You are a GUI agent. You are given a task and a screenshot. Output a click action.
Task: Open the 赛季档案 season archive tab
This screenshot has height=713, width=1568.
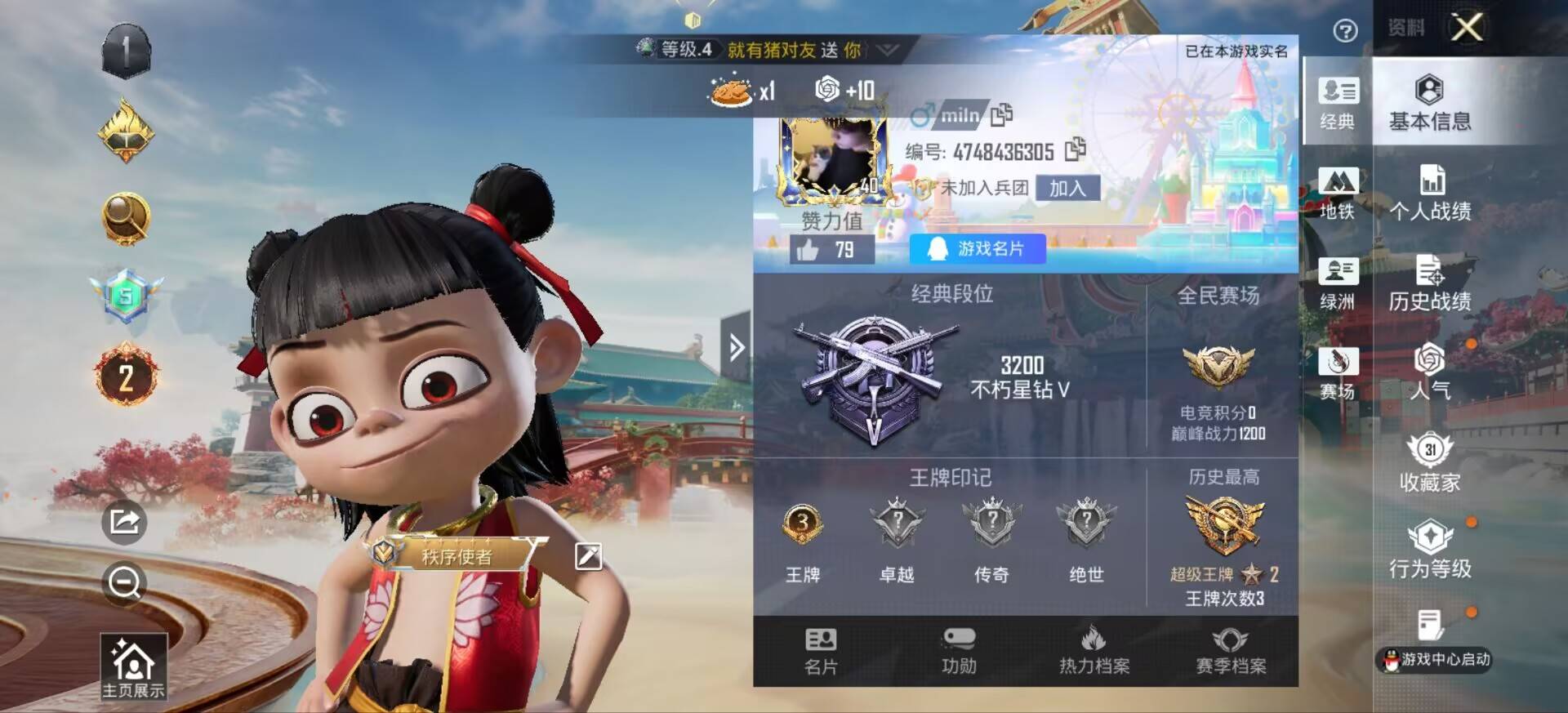tap(1231, 651)
